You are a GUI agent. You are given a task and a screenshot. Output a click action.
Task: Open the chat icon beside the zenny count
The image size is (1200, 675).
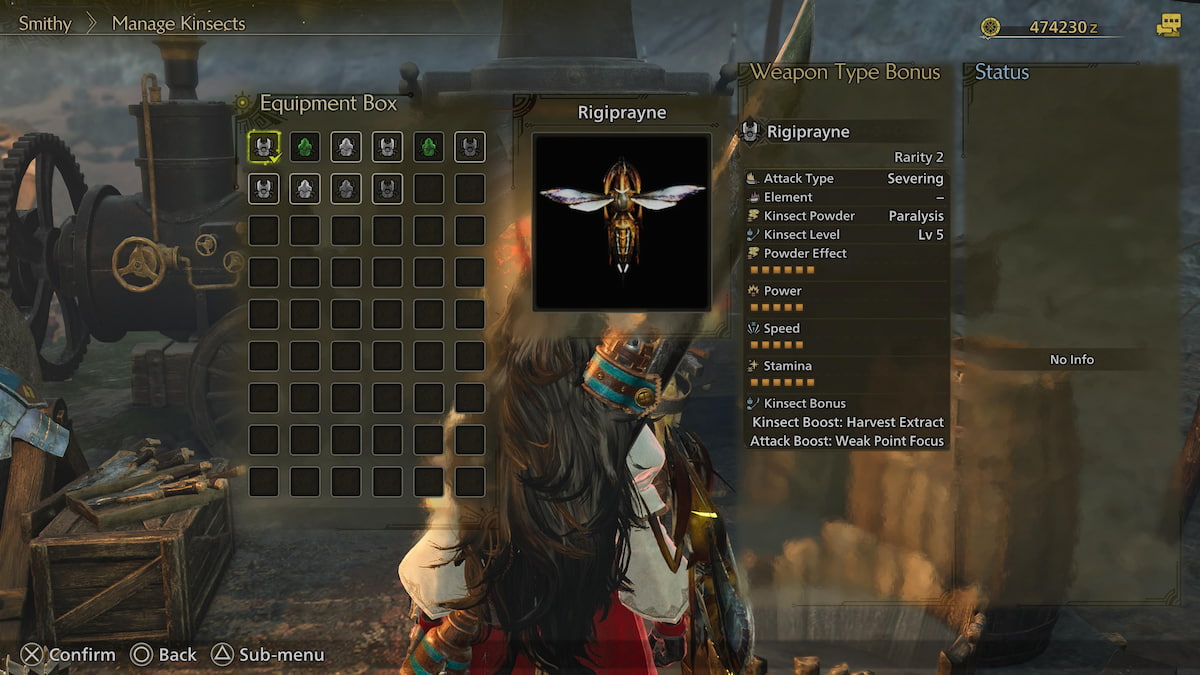click(1168, 27)
